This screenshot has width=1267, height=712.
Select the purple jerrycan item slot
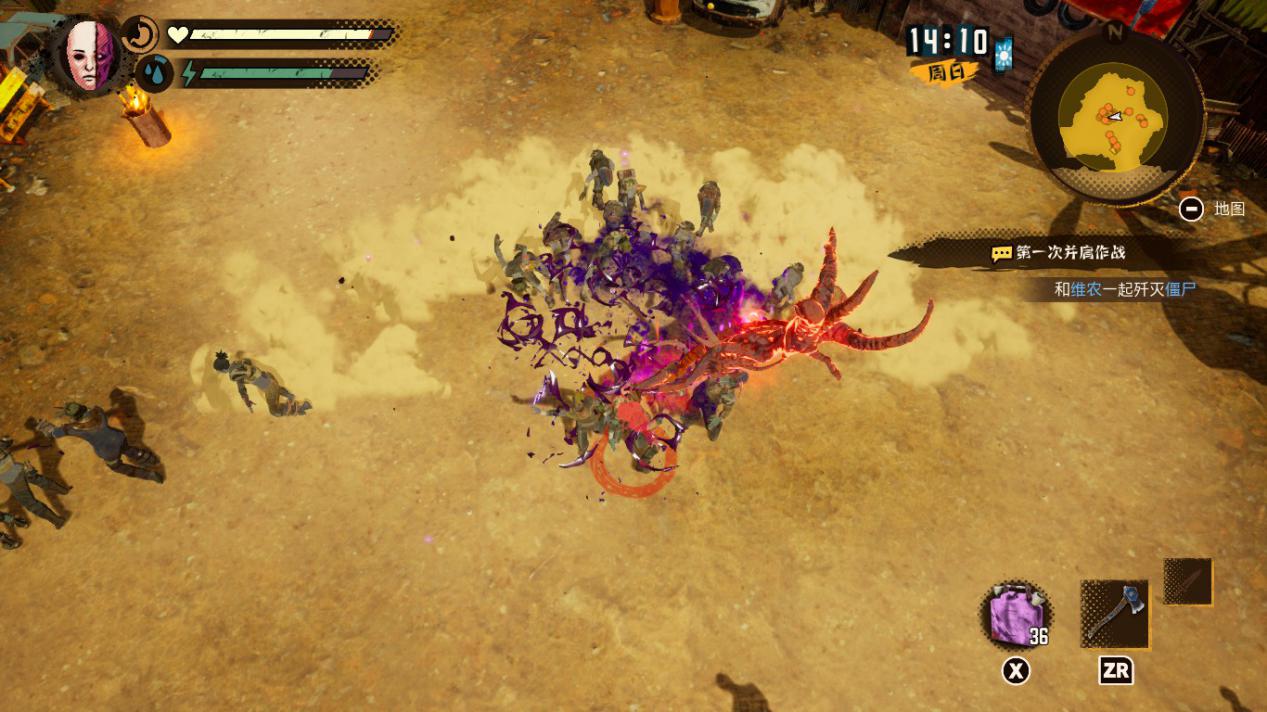[x=1015, y=614]
